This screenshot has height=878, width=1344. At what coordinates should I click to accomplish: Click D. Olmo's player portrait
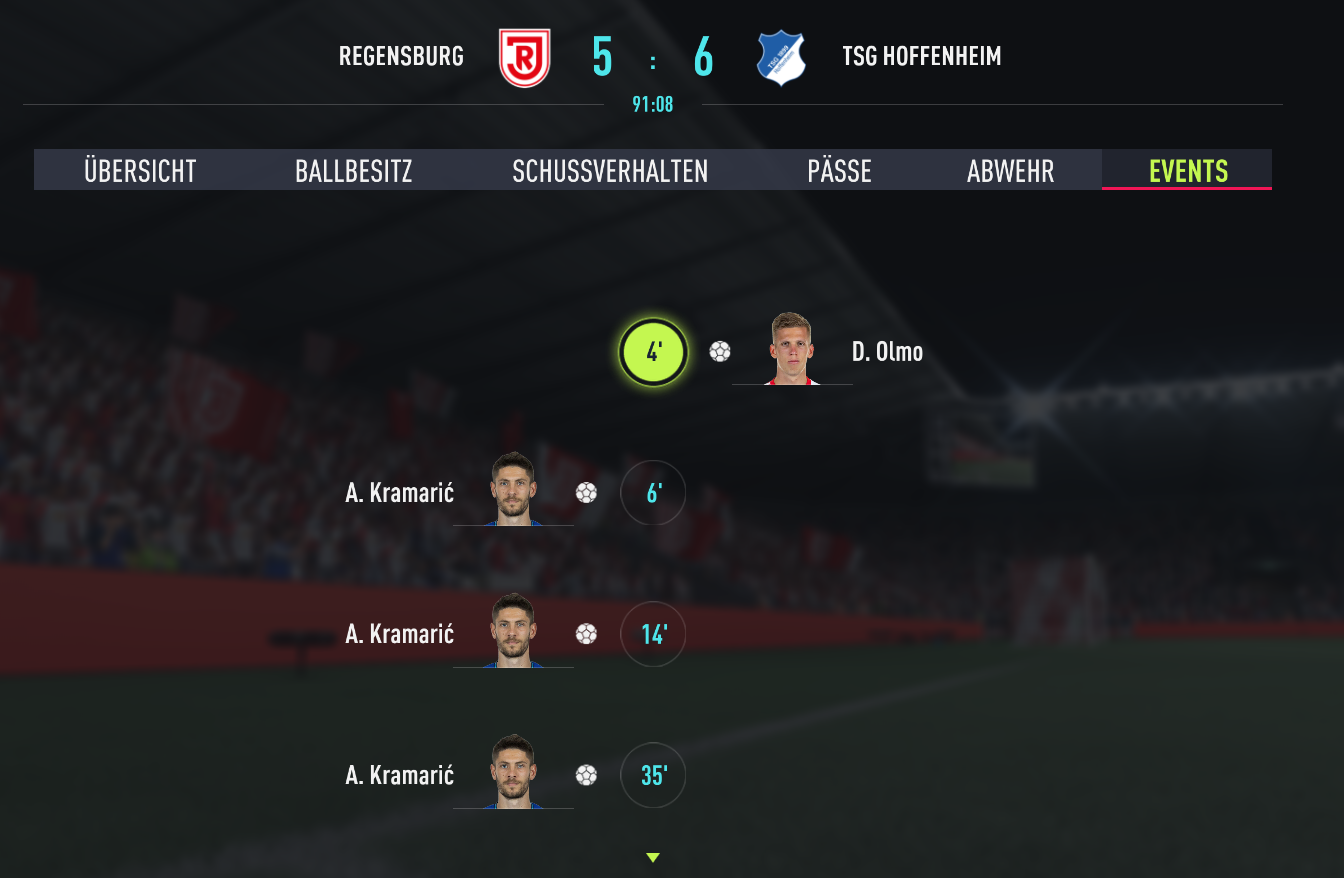(793, 350)
